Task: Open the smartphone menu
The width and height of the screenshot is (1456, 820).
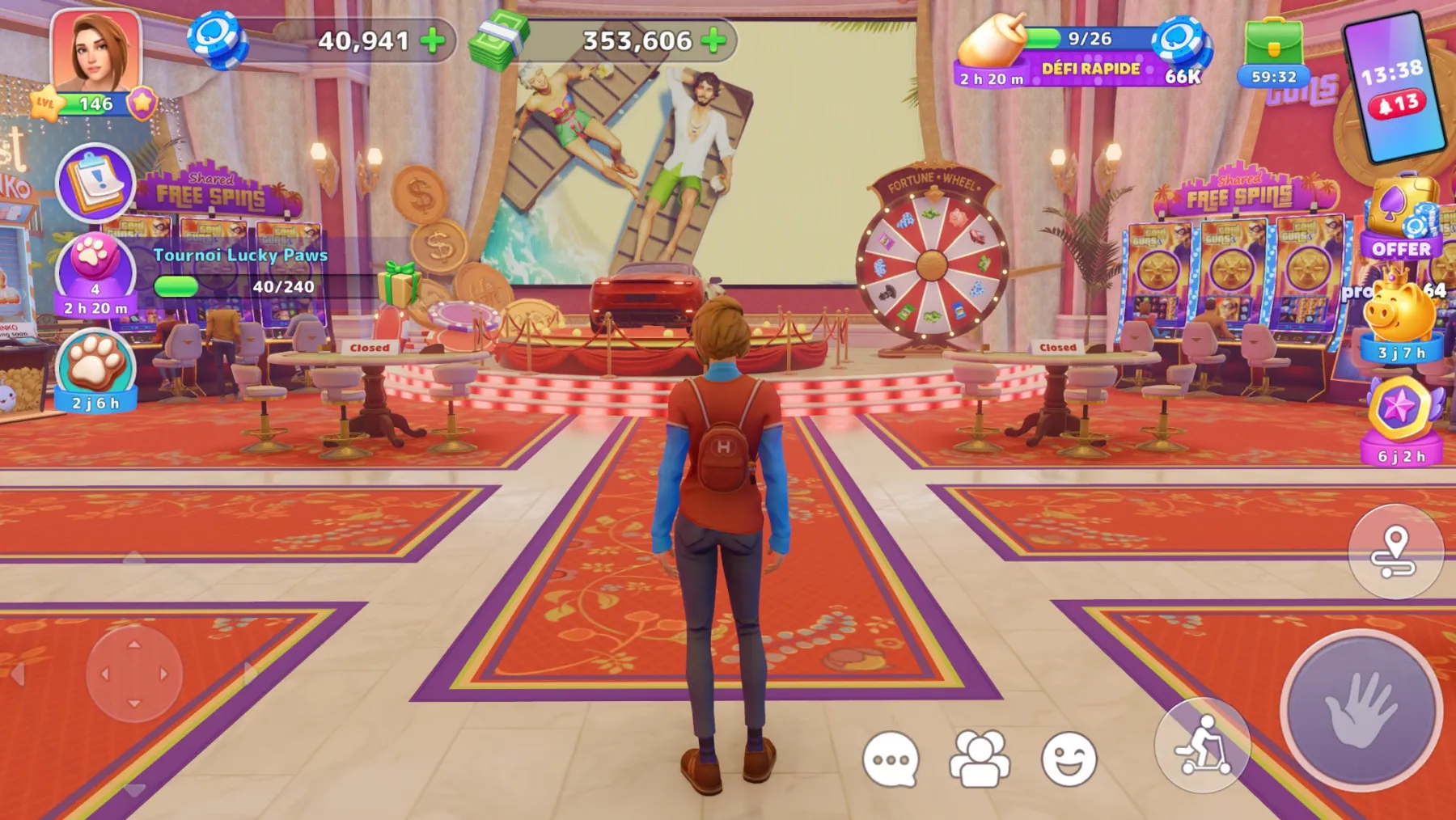Action: coord(1394,87)
